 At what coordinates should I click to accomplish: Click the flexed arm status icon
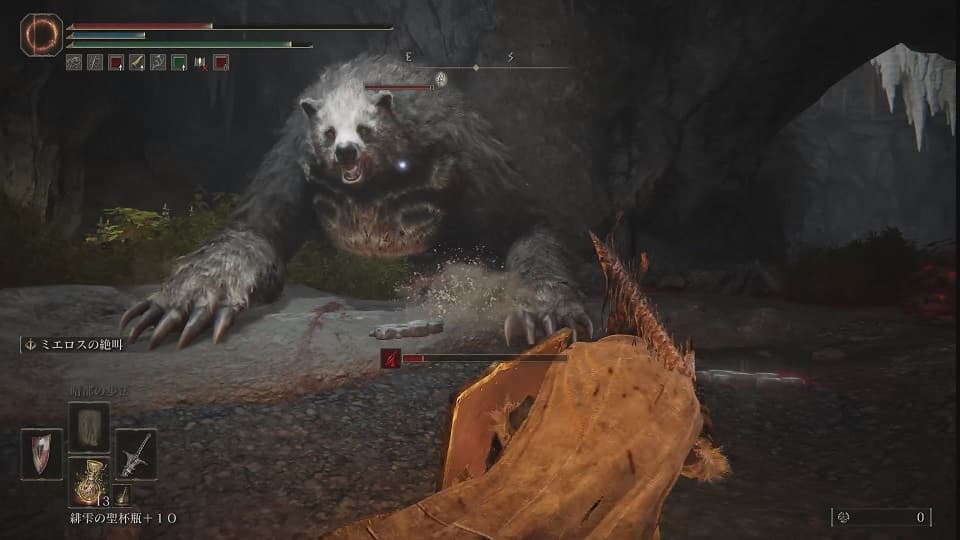pos(158,62)
